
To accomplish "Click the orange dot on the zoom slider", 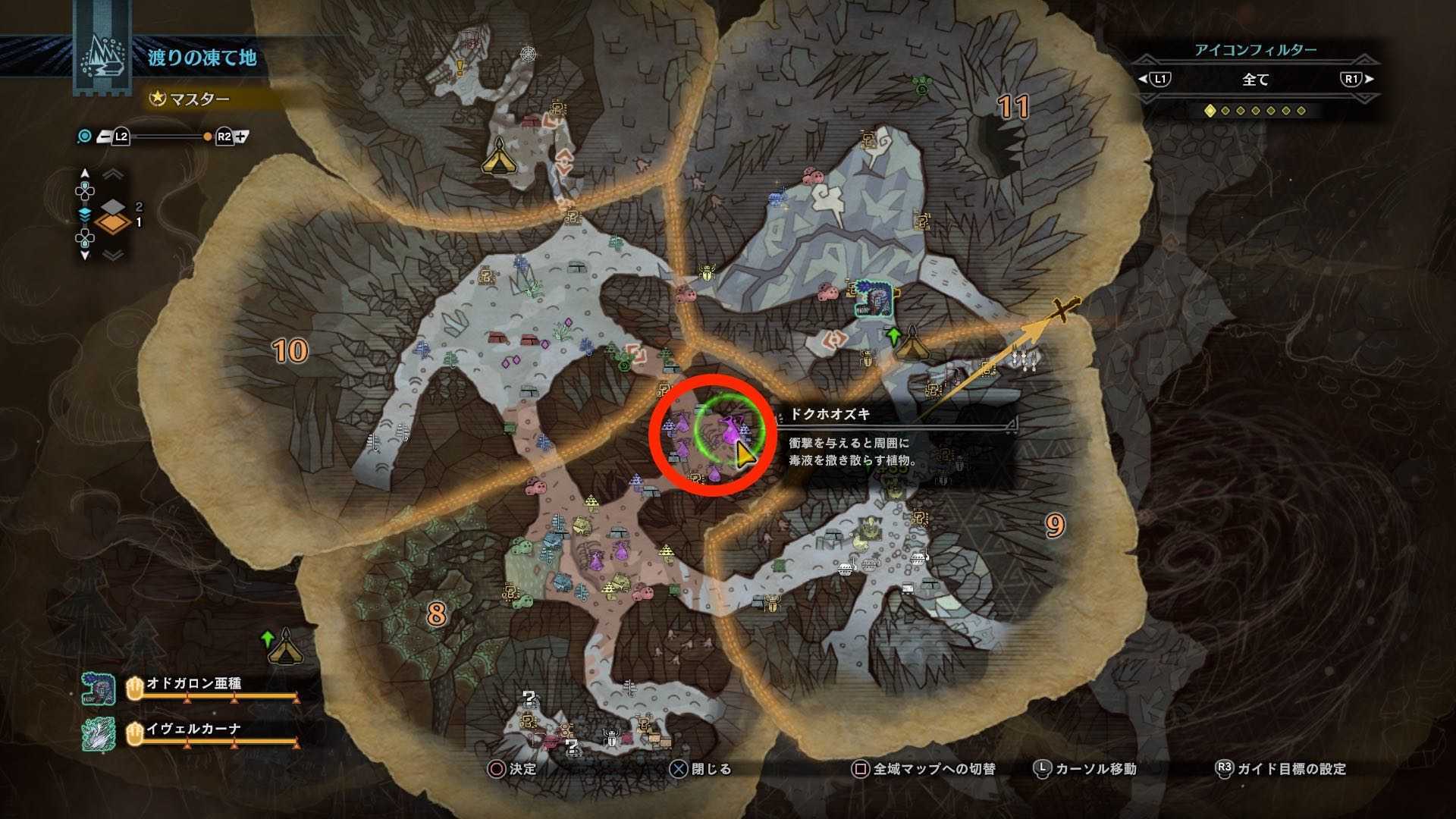I will (206, 136).
